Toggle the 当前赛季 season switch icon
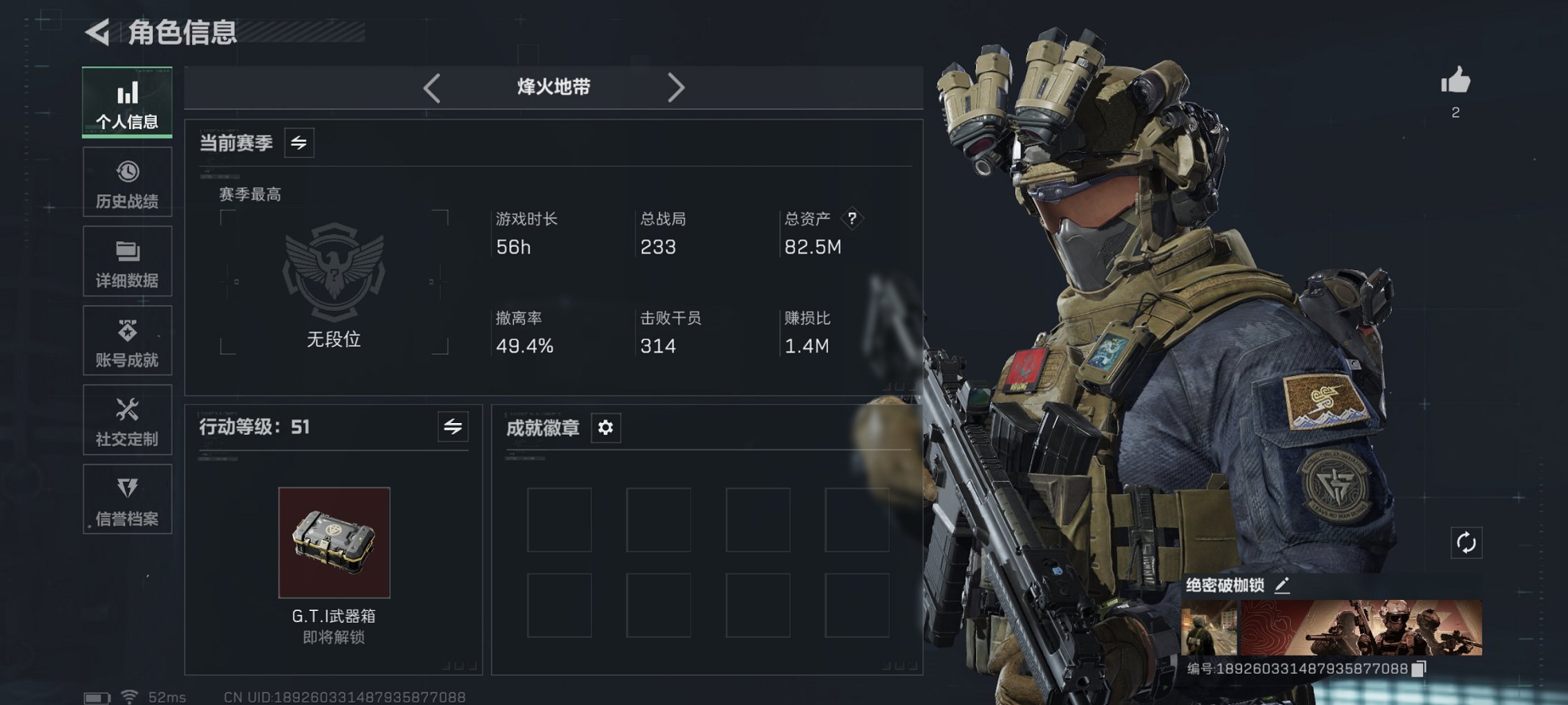Image resolution: width=1568 pixels, height=705 pixels. coord(300,142)
